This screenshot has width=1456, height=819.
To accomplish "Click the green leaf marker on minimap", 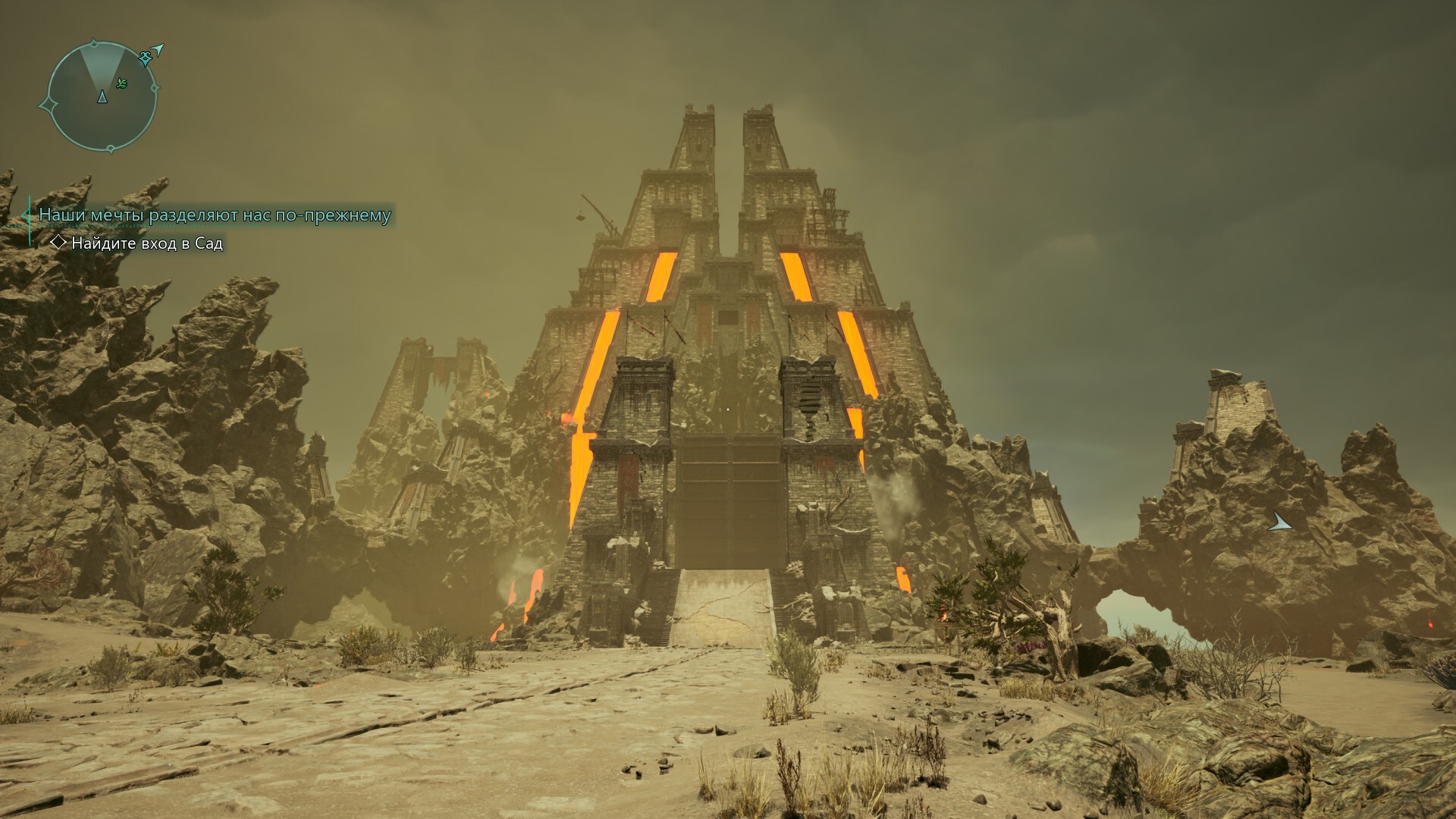I will pyautogui.click(x=122, y=83).
